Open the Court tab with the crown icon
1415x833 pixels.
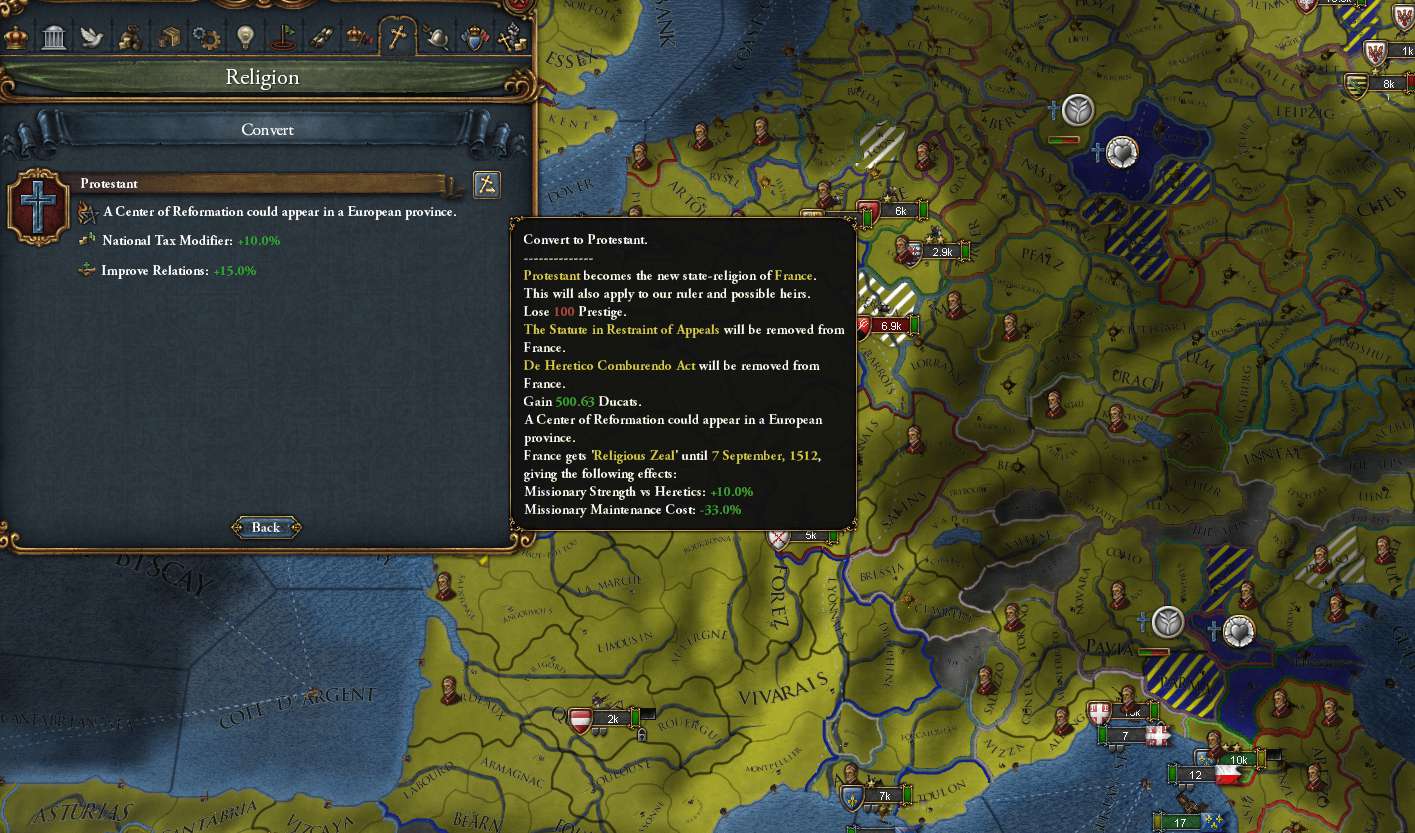point(17,38)
